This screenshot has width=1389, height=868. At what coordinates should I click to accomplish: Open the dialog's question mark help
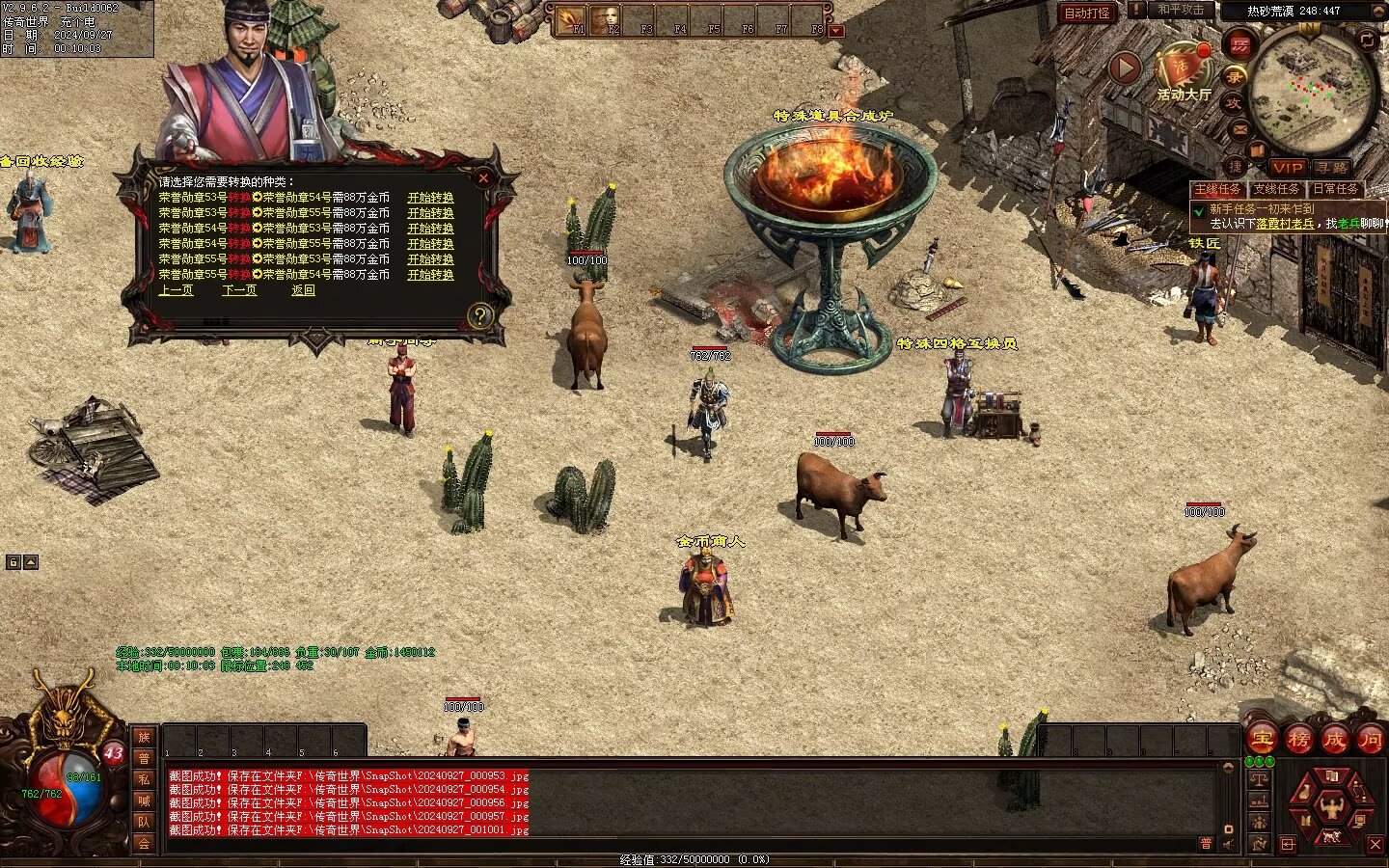pos(479,315)
